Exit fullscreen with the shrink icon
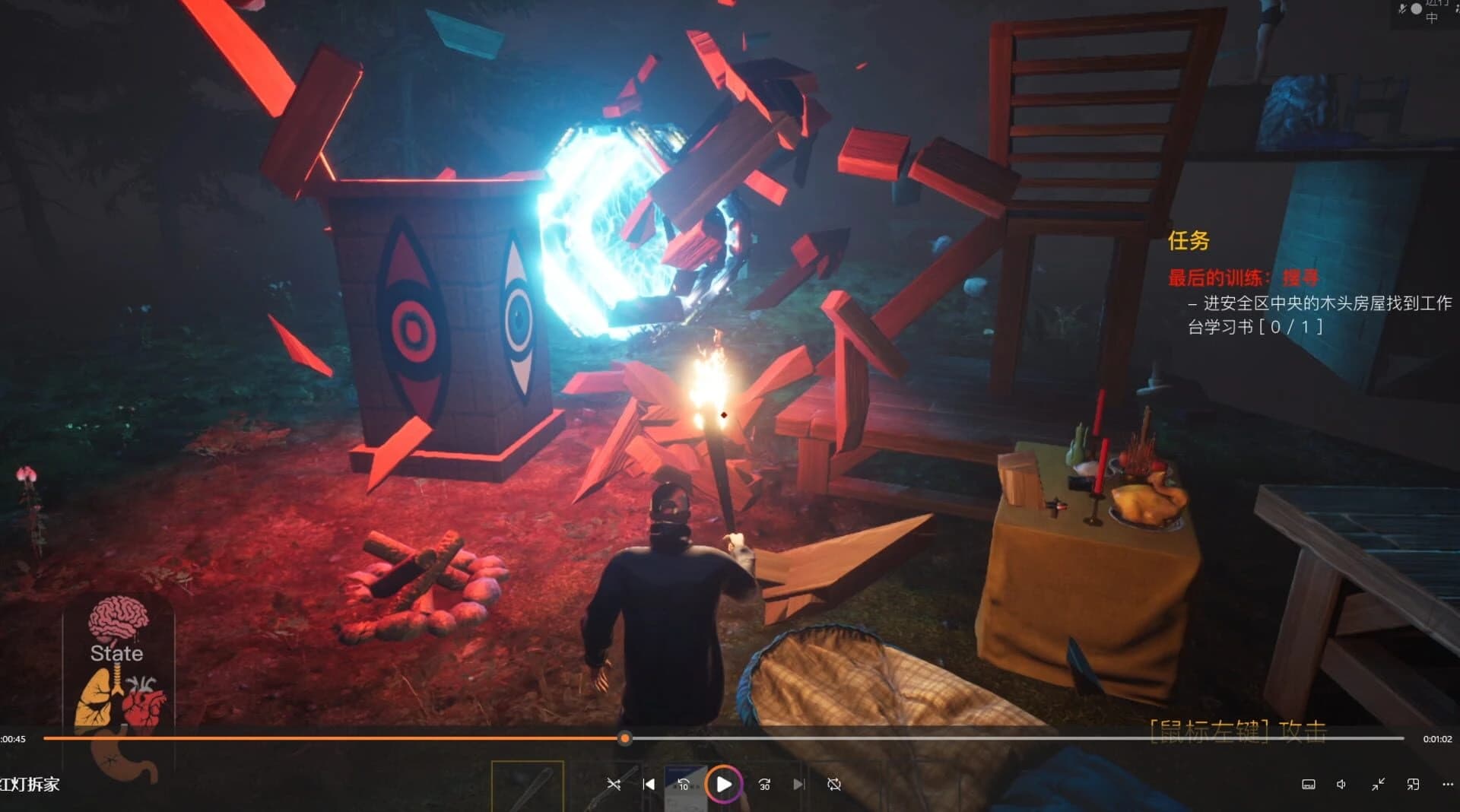Image resolution: width=1460 pixels, height=812 pixels. pos(1379,785)
